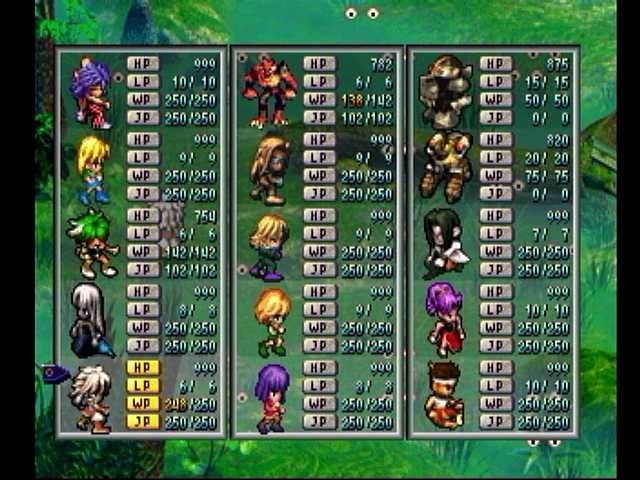Choose the green-haired character with 754 HP
The width and height of the screenshot is (640, 480).
click(92, 242)
